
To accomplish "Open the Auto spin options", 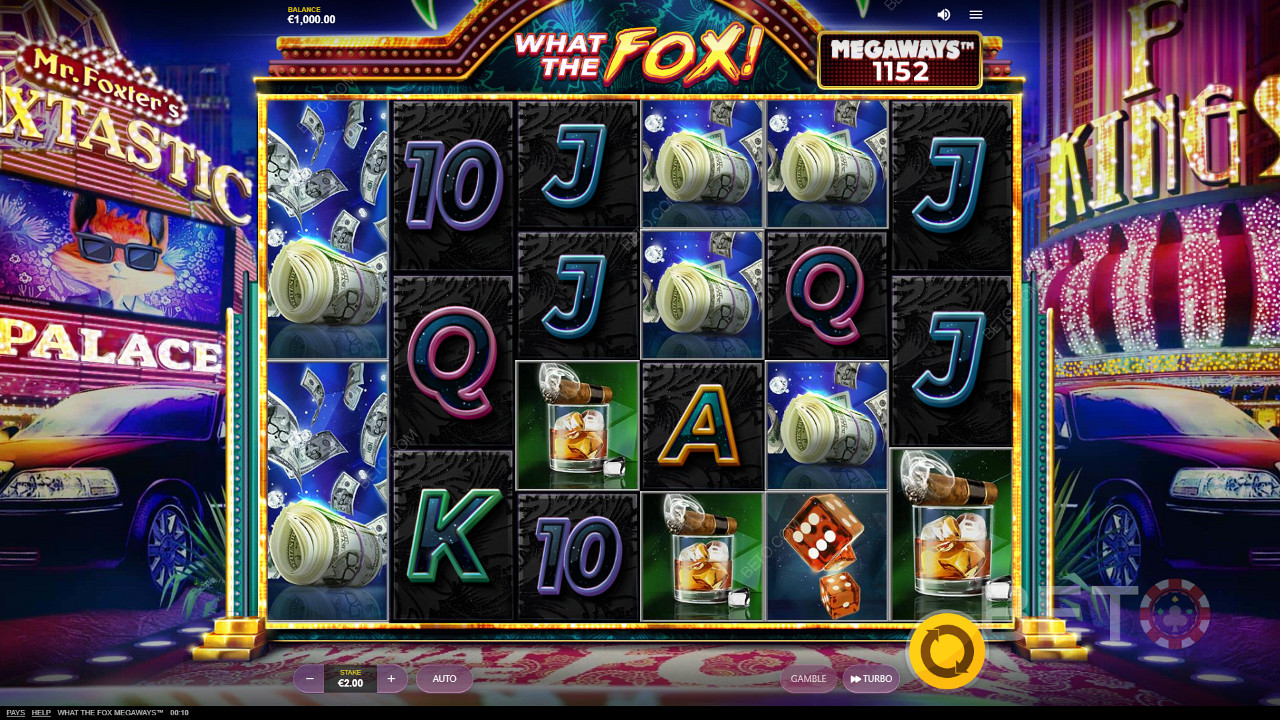I will [444, 679].
